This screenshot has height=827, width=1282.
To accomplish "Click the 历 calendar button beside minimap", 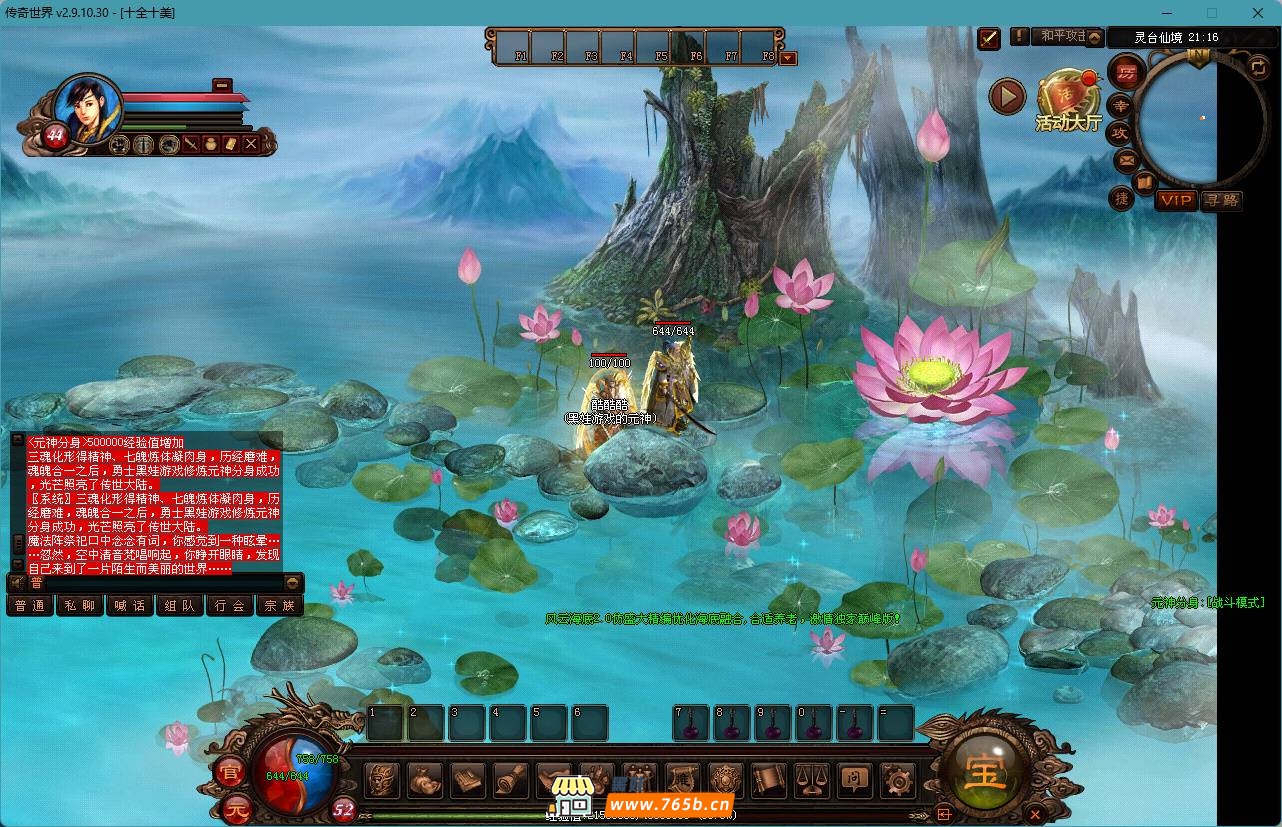I will [1127, 72].
